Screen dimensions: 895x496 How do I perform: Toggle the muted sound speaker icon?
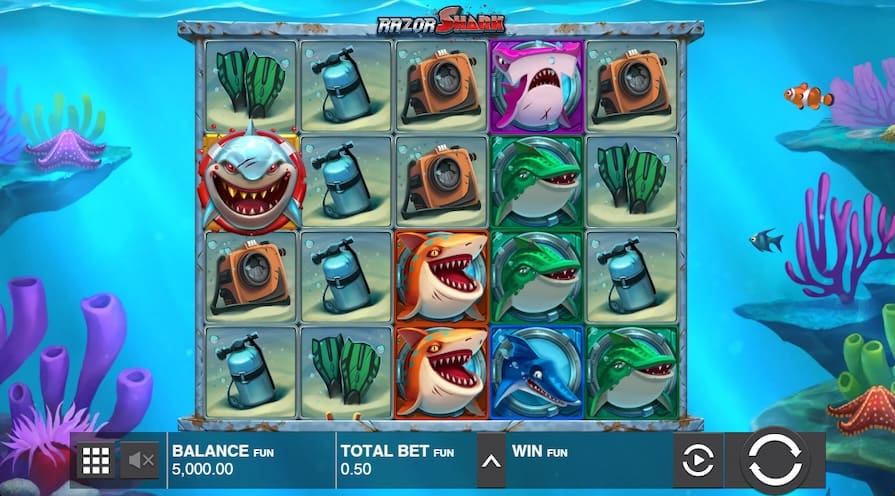(141, 461)
